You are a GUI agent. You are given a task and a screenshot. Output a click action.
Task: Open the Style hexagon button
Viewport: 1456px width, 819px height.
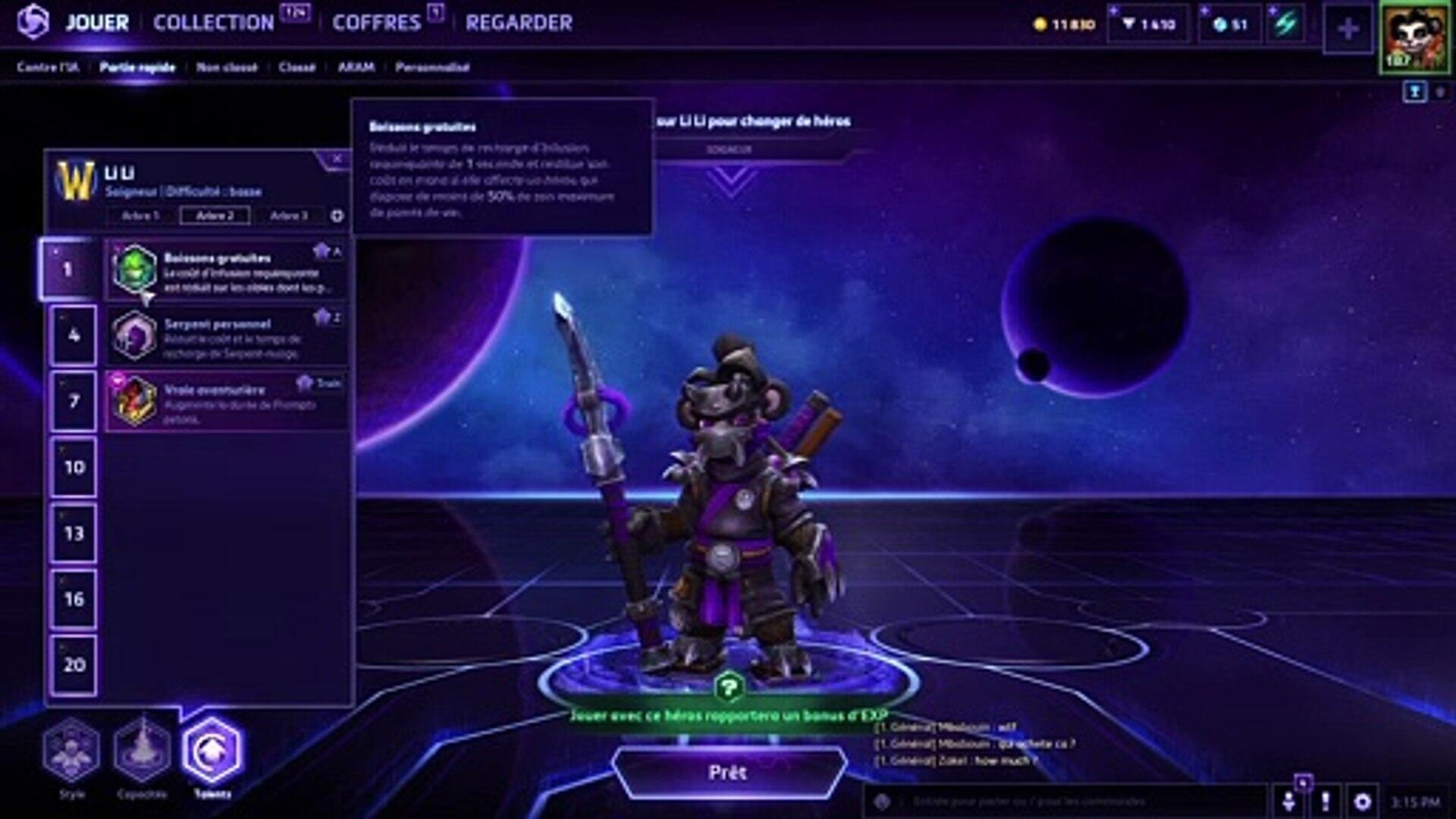pos(71,750)
